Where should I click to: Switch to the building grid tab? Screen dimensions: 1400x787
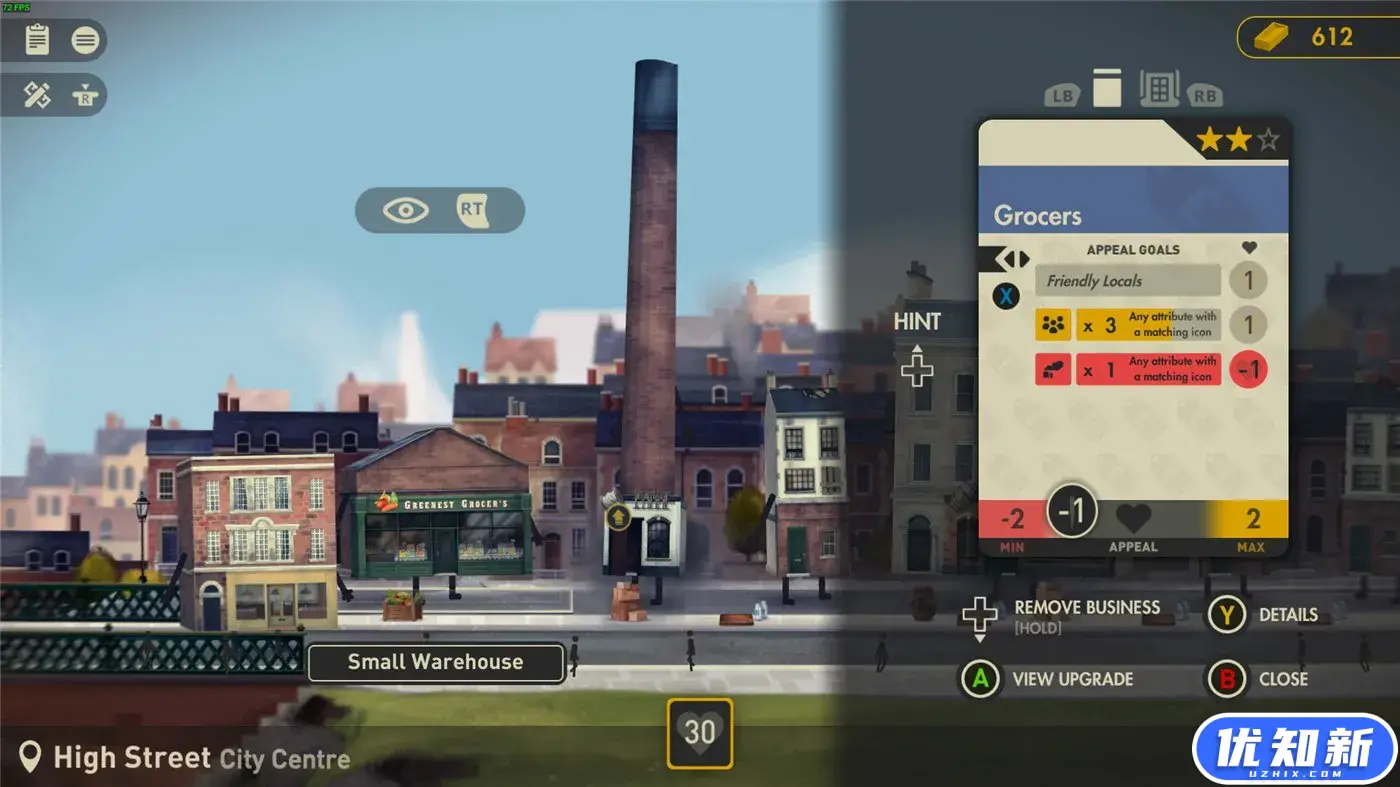(x=1159, y=89)
